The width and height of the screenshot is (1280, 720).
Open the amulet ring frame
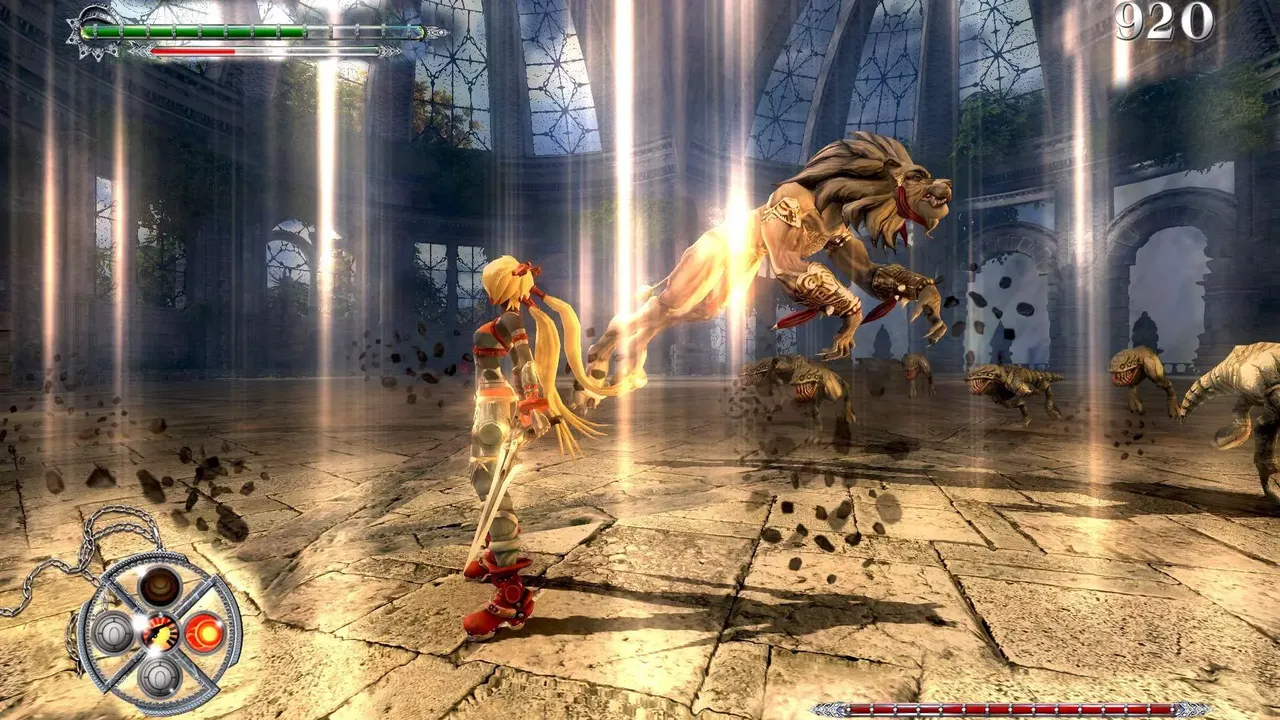tap(160, 560)
